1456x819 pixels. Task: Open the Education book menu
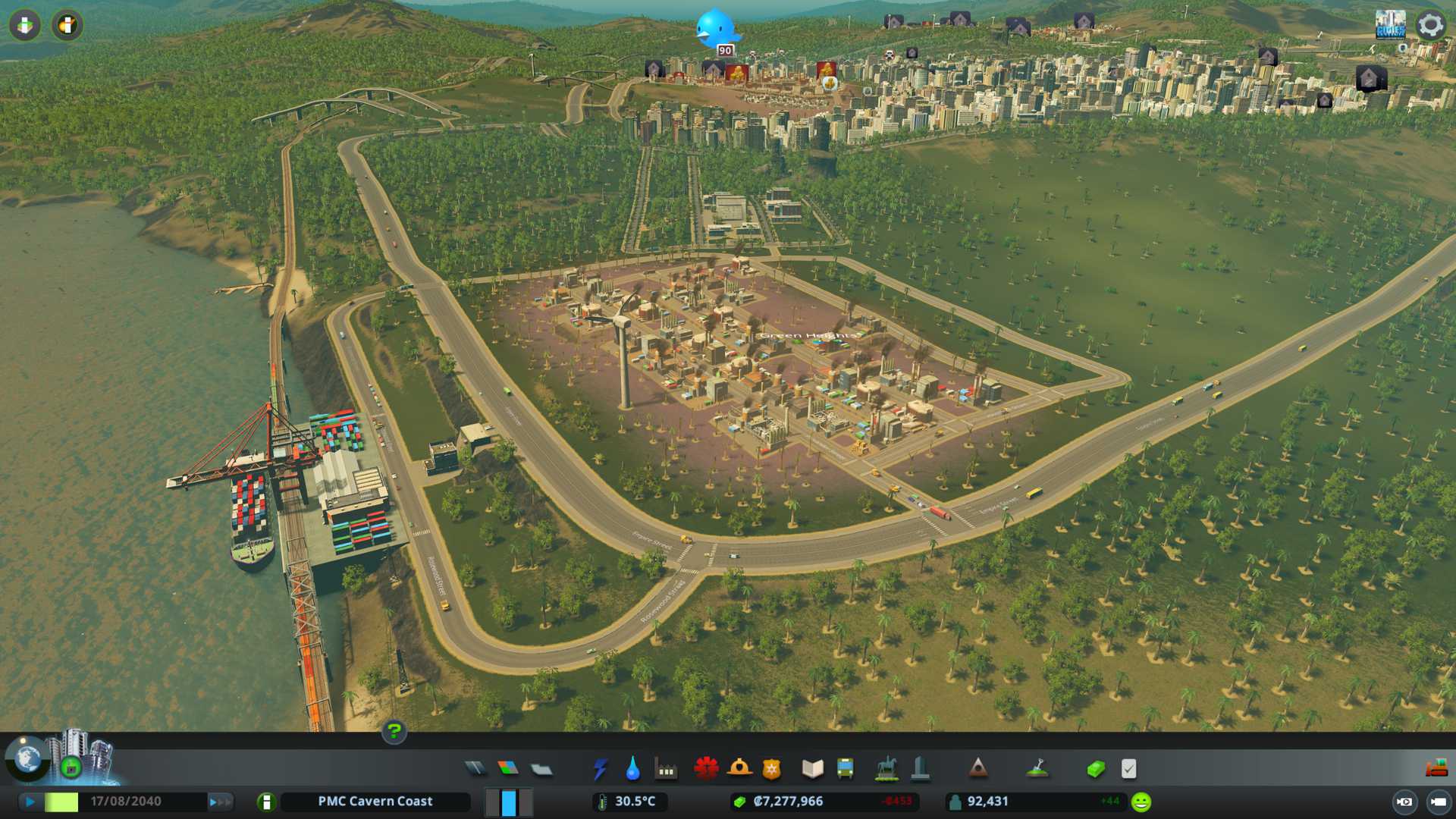tap(812, 769)
